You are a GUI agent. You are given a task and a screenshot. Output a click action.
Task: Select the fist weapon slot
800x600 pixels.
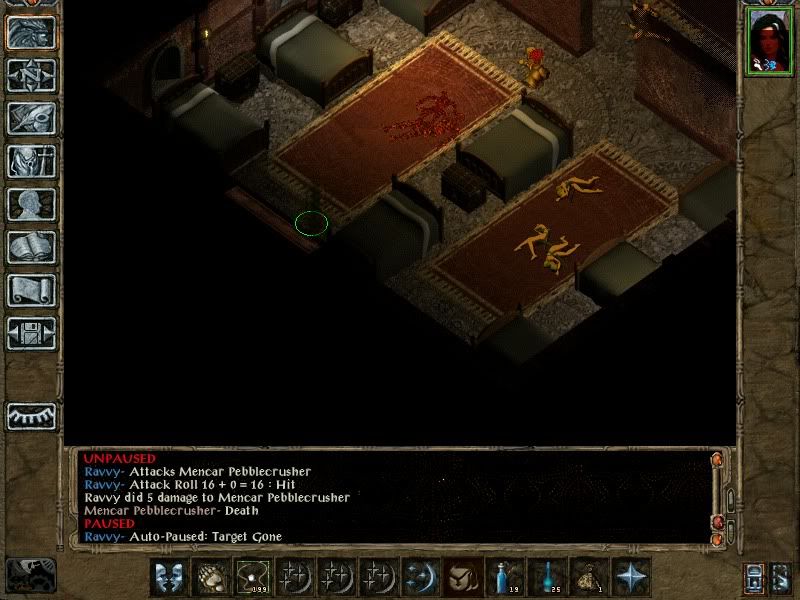(x=211, y=577)
